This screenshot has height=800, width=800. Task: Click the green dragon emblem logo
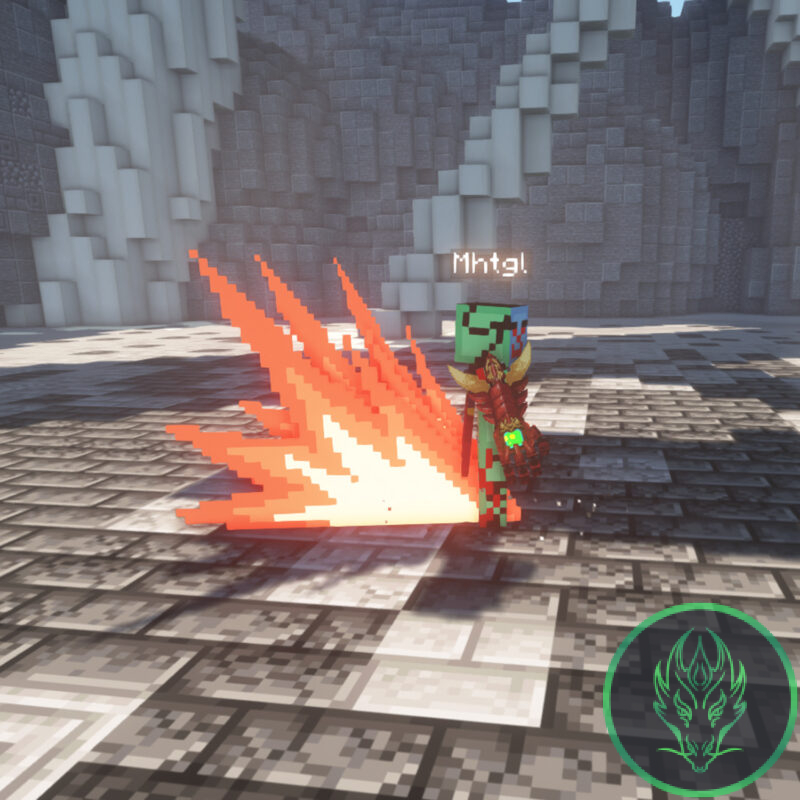tap(699, 696)
